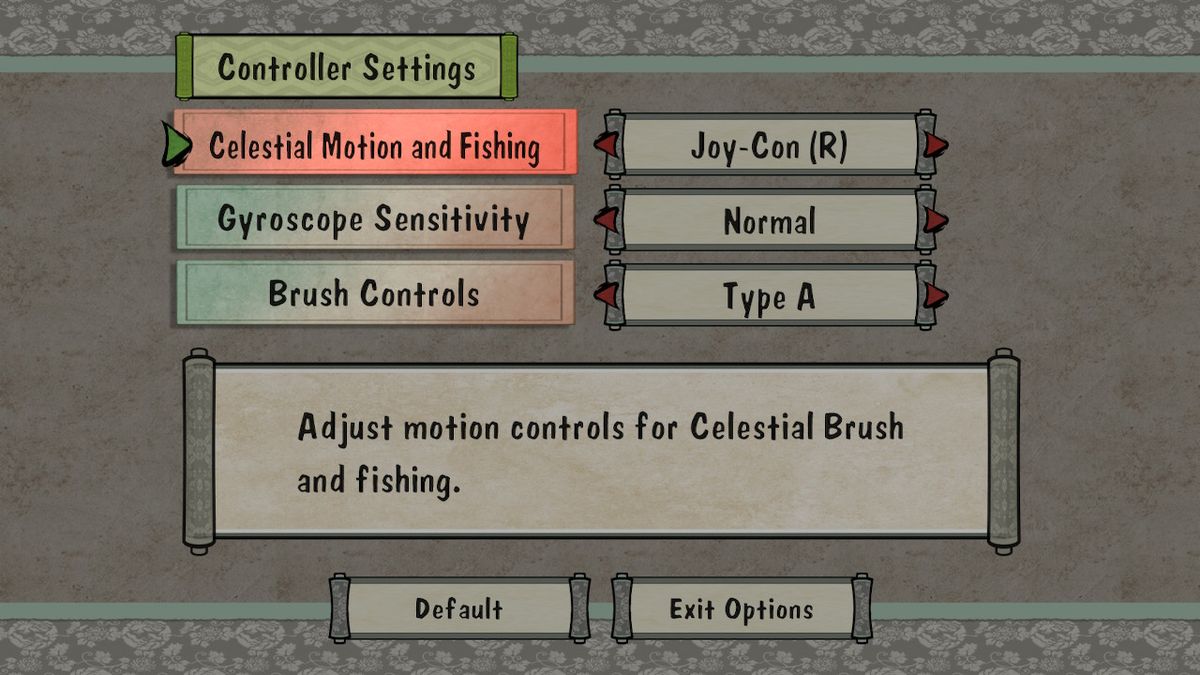Click Exit Options to leave menu

click(741, 609)
